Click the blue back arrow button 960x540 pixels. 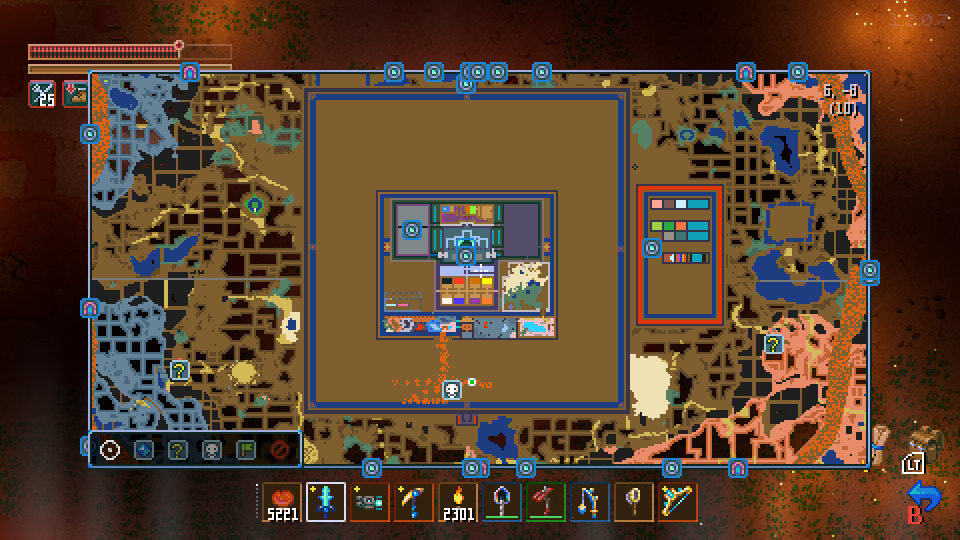click(x=922, y=496)
